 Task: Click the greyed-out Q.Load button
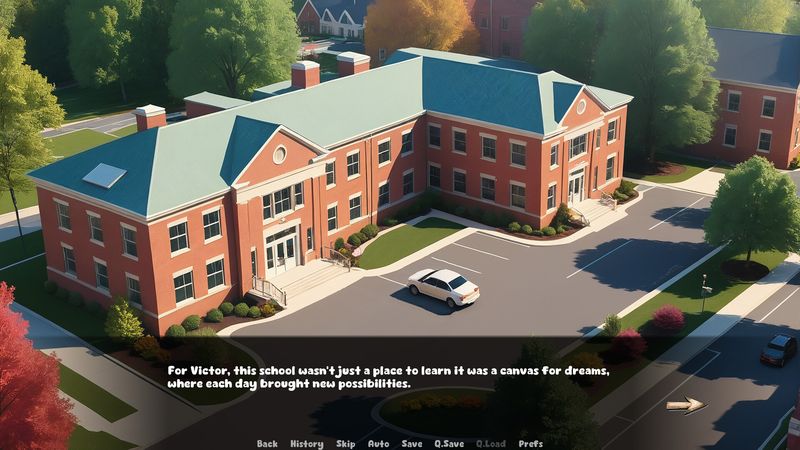click(490, 443)
